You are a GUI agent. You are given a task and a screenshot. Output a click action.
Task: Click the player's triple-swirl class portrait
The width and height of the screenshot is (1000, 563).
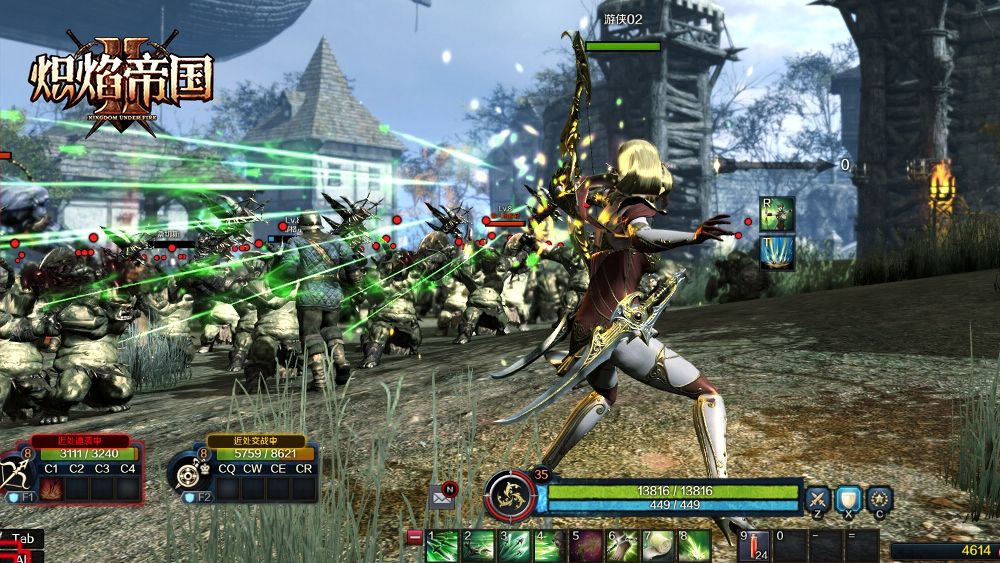(509, 494)
